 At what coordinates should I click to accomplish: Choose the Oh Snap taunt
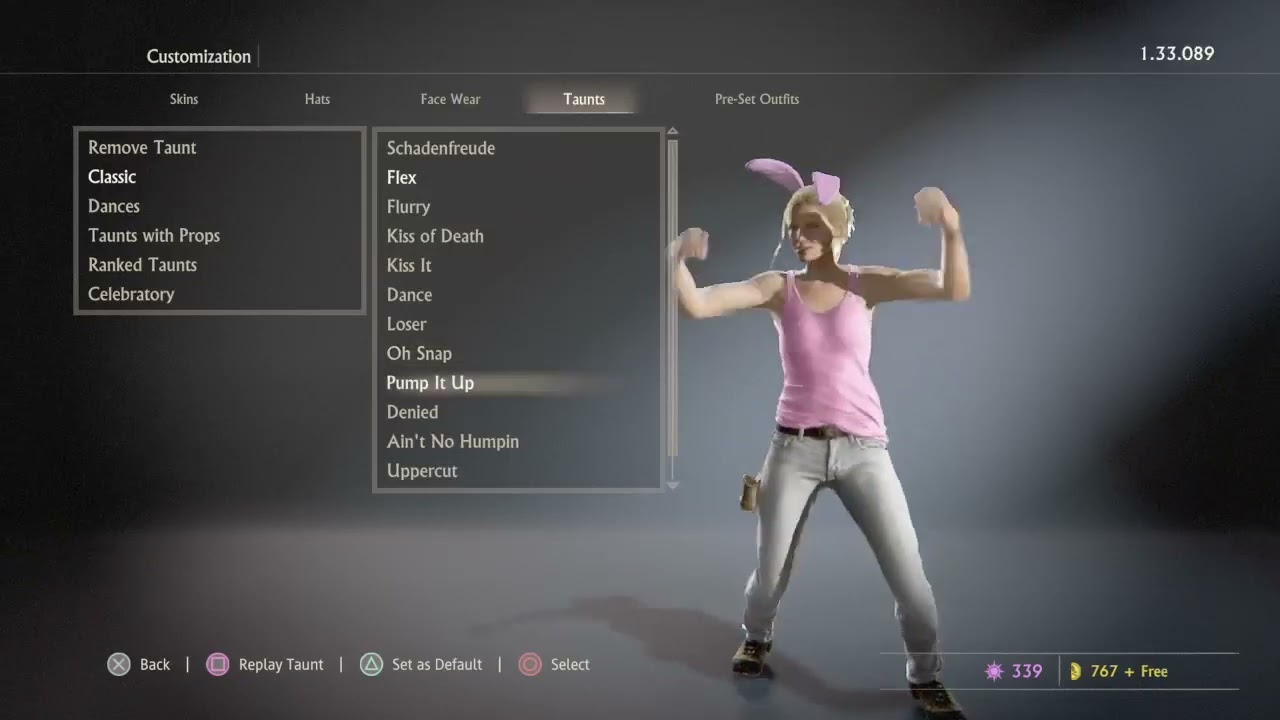419,353
